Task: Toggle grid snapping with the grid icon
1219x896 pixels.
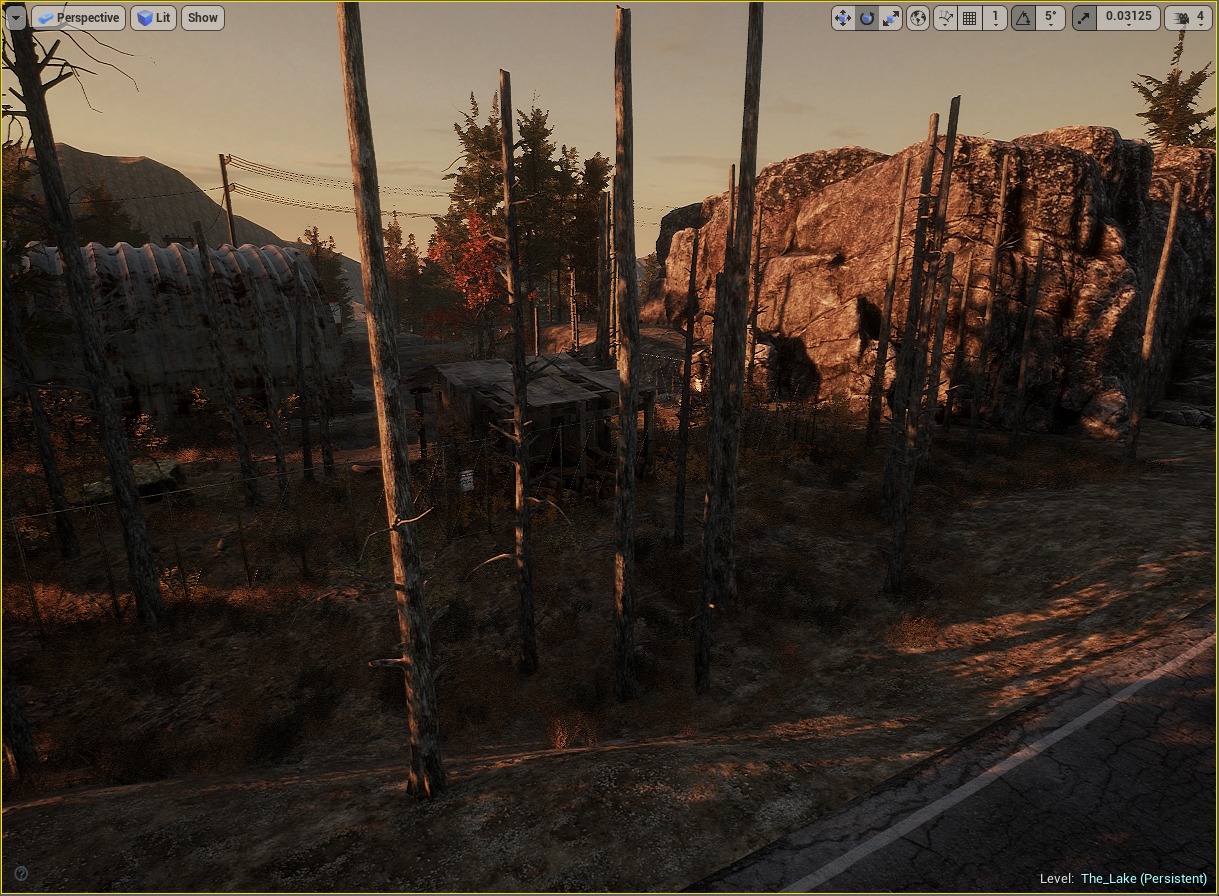Action: click(x=969, y=18)
